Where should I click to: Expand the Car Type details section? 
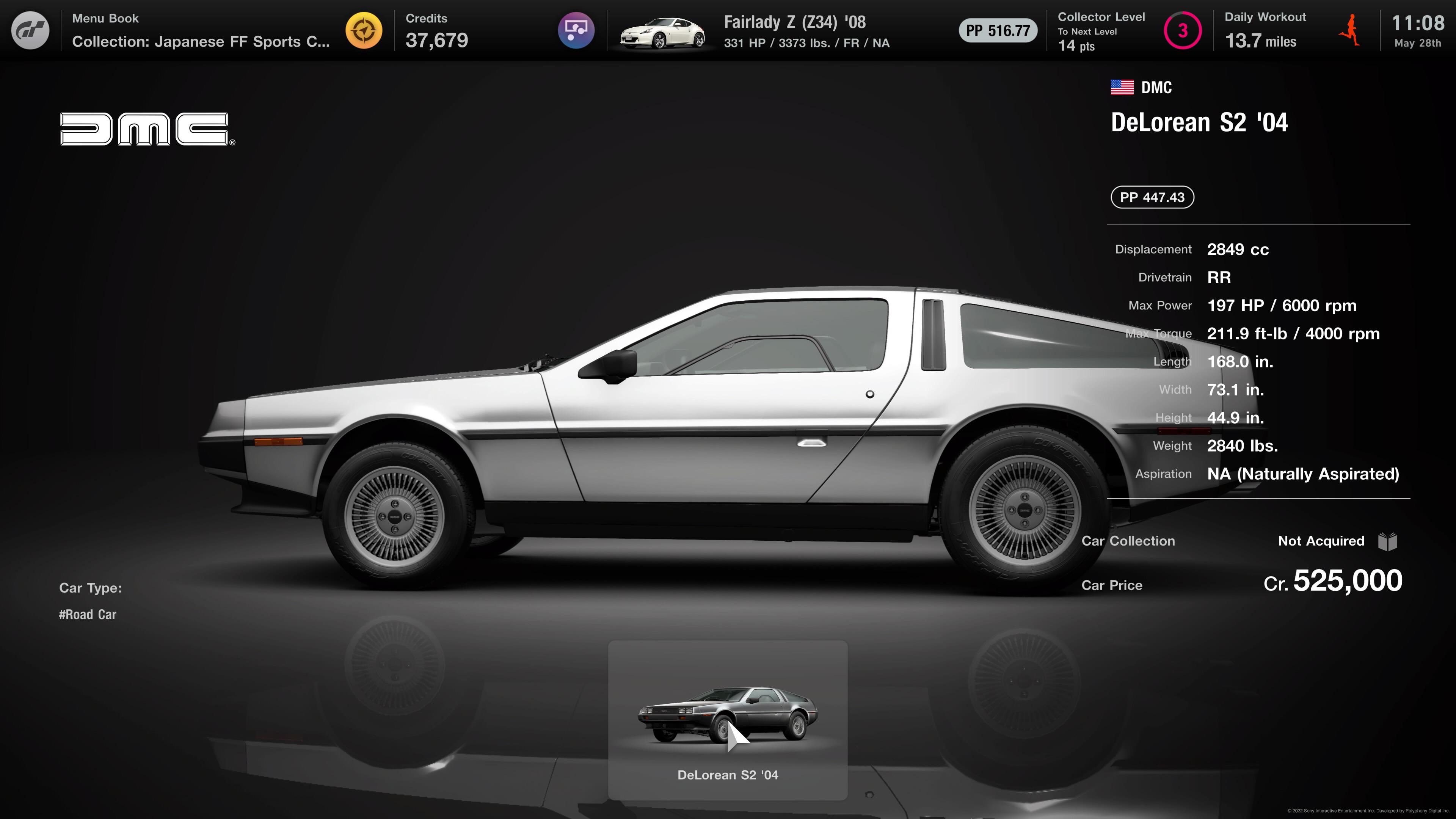click(91, 588)
